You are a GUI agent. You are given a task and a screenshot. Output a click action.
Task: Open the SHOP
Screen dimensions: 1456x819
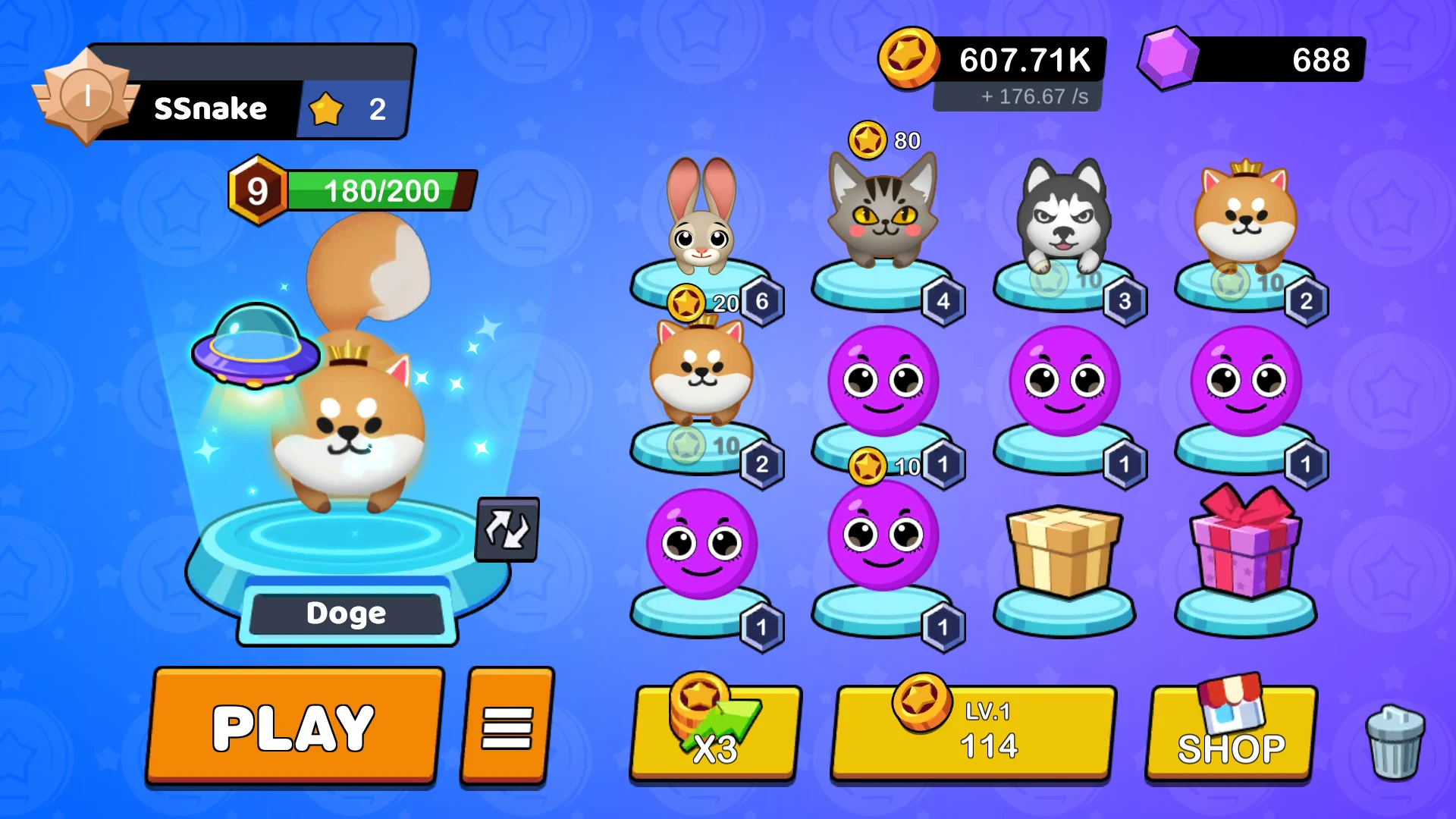1231,733
